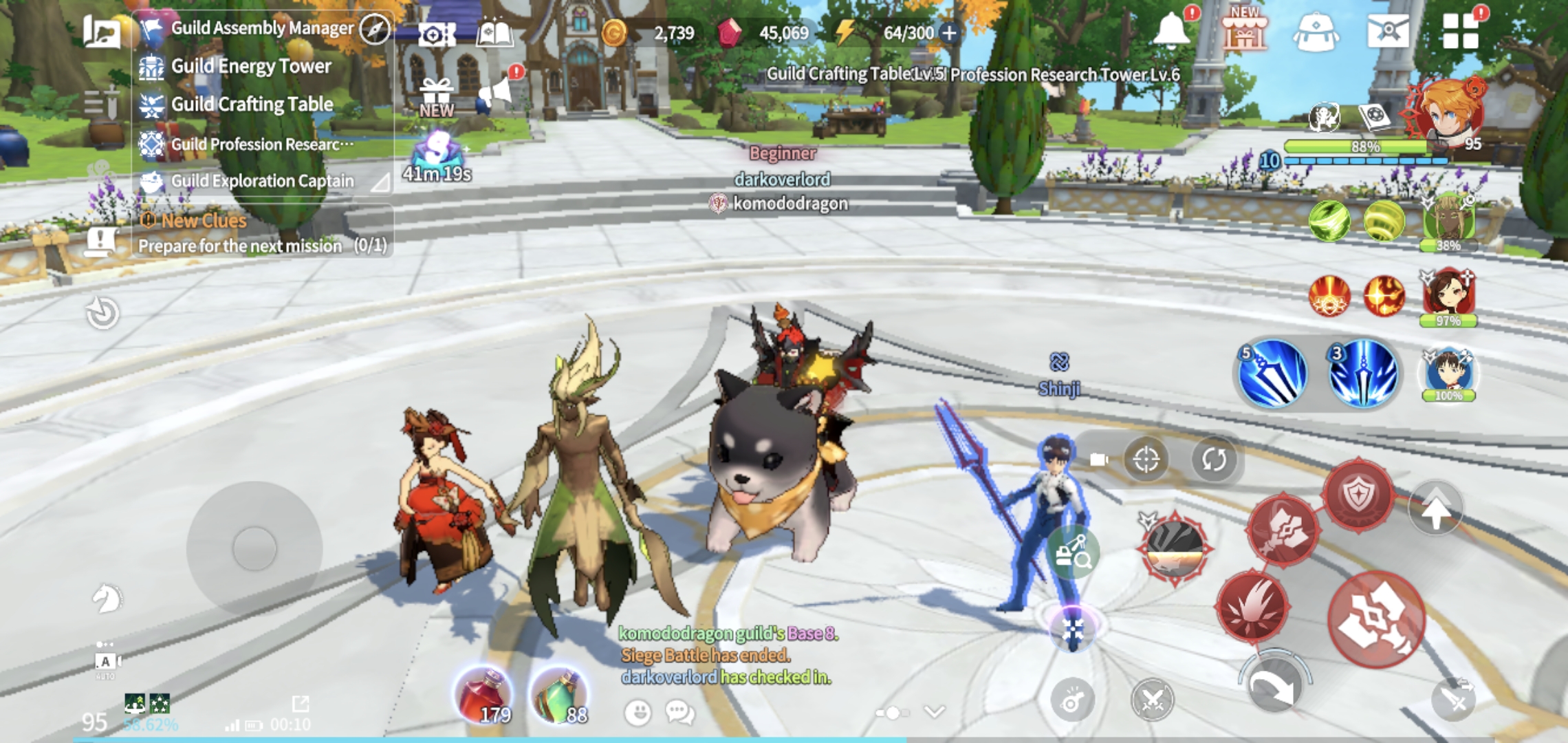Claim the NEW gift box reward

pyautogui.click(x=437, y=98)
